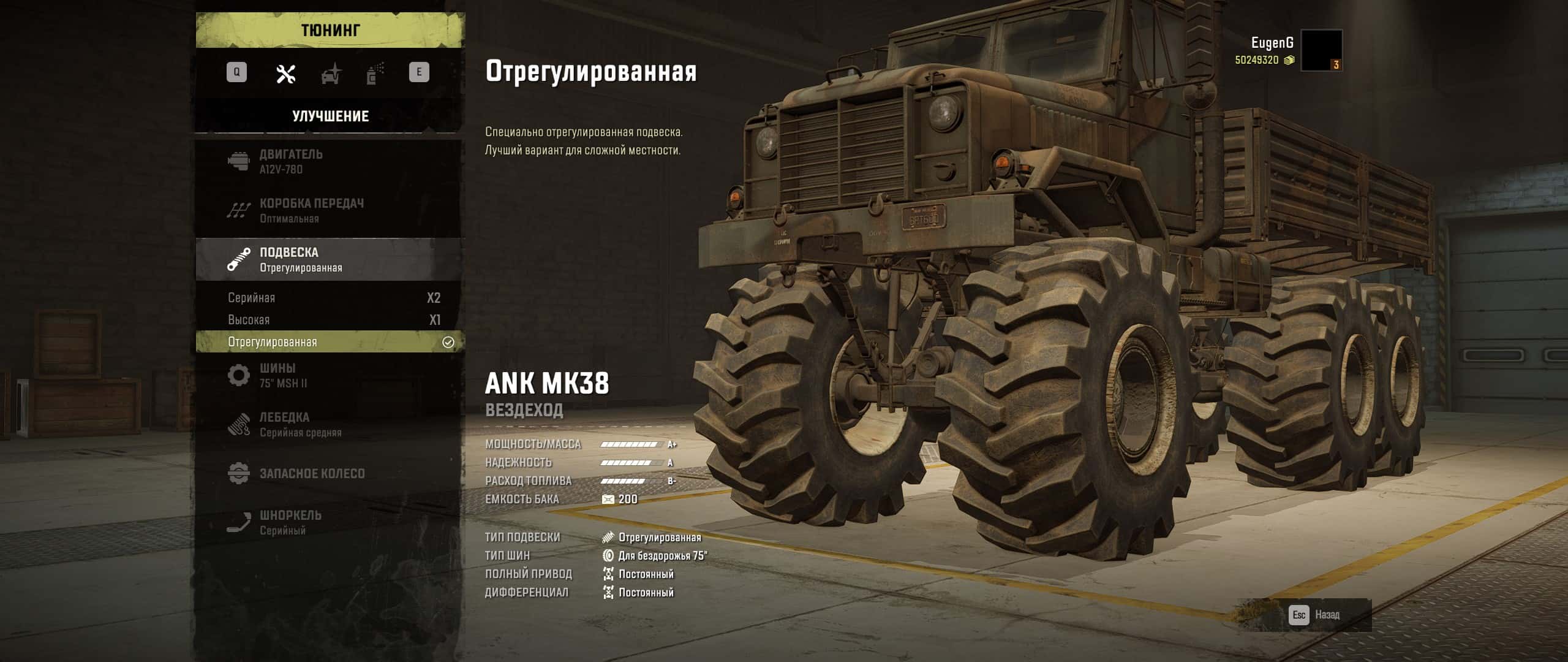Open the EugenG player profile avatar

coord(1321,50)
